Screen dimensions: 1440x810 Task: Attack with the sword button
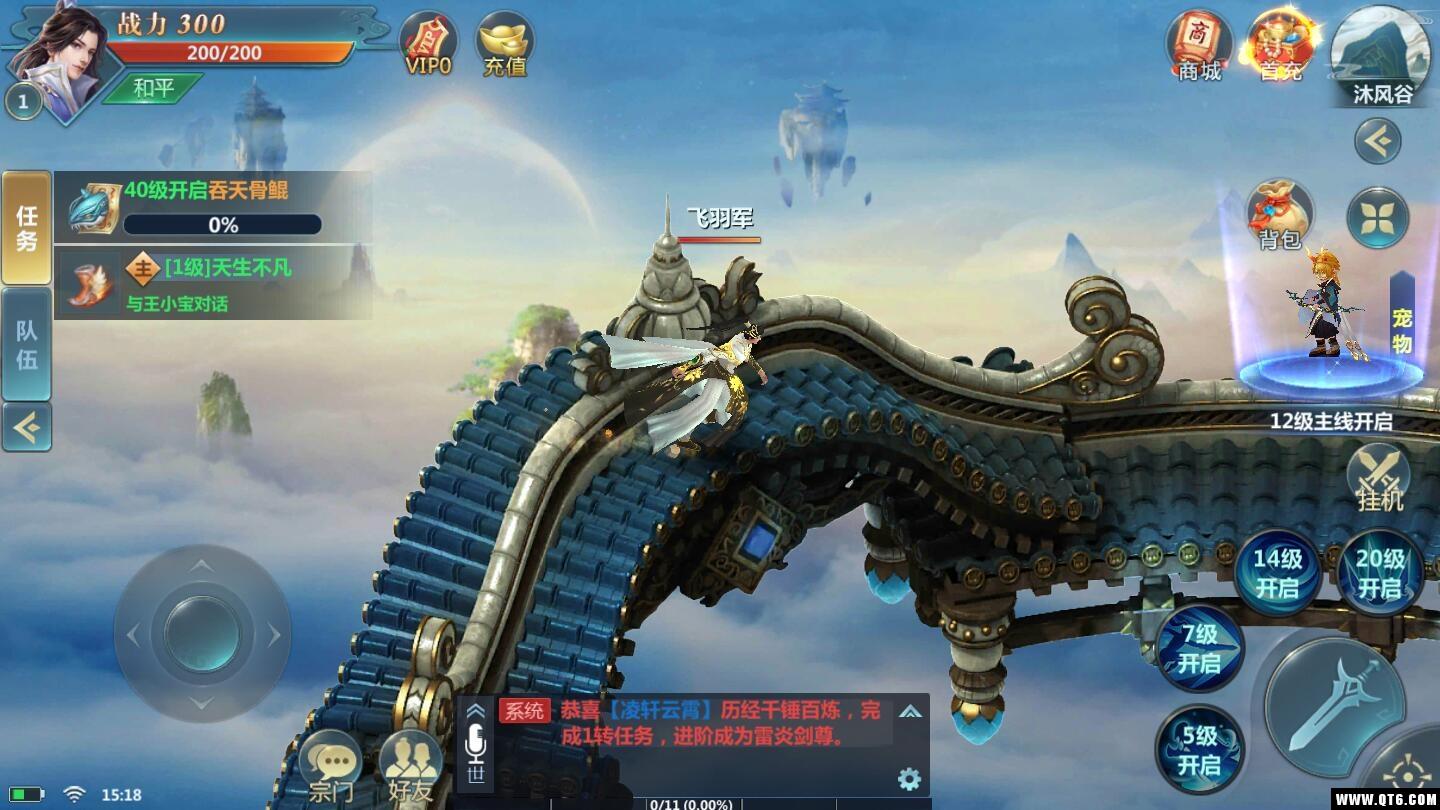pos(1334,705)
